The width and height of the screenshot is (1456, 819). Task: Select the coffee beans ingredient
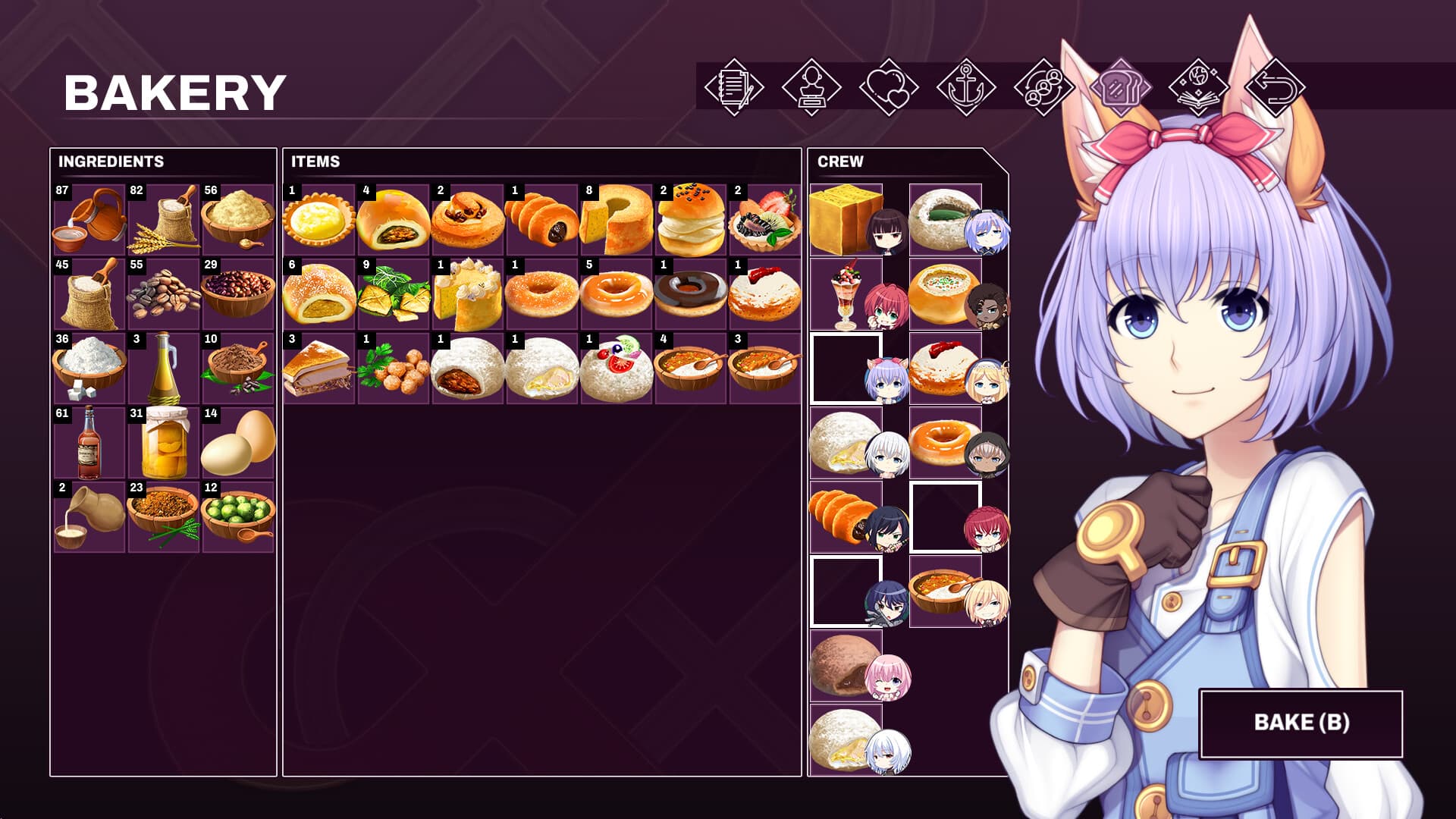(161, 293)
